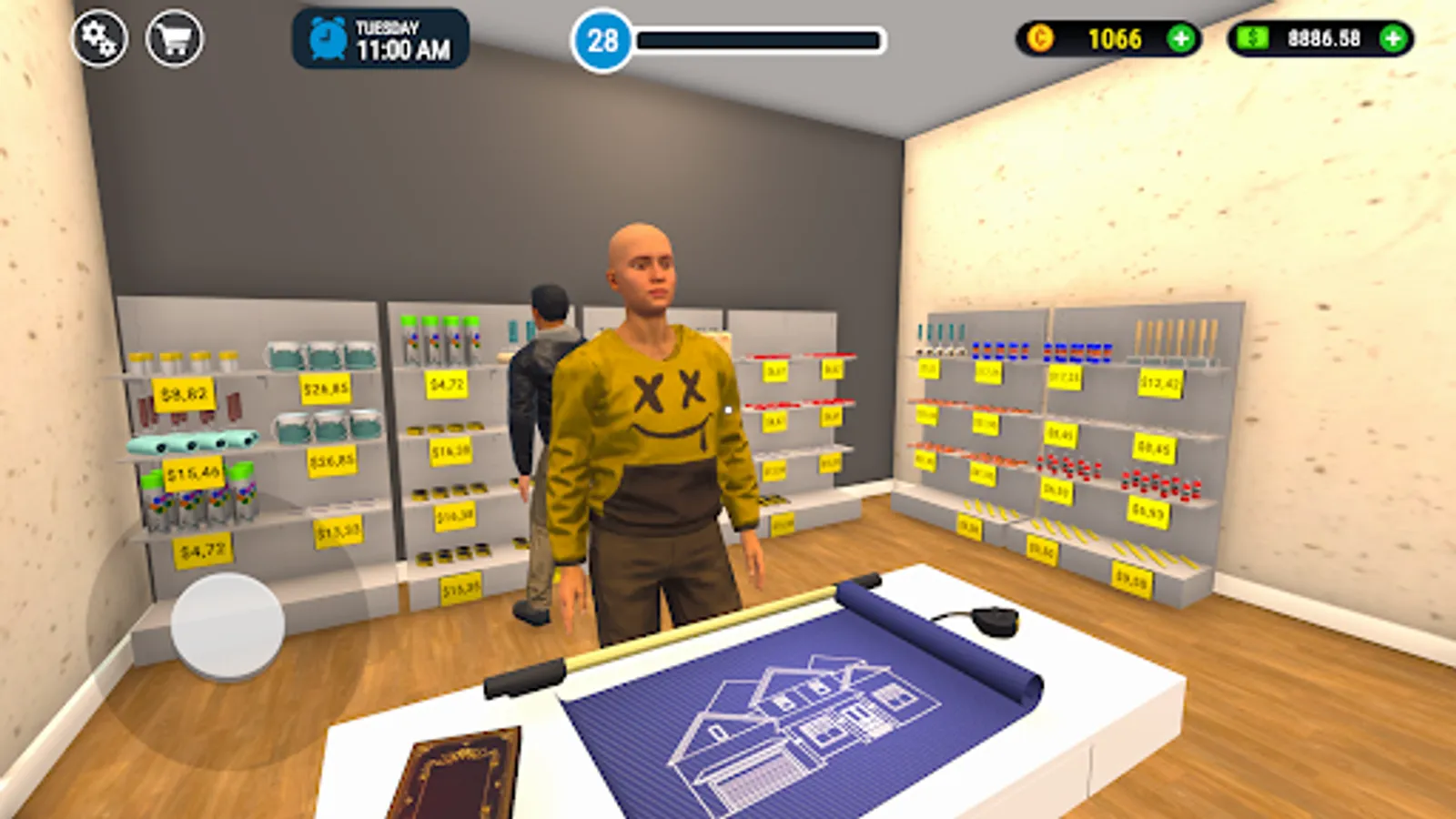Tap the blue alarm clock icon
The height and width of the screenshot is (819, 1456).
326,38
